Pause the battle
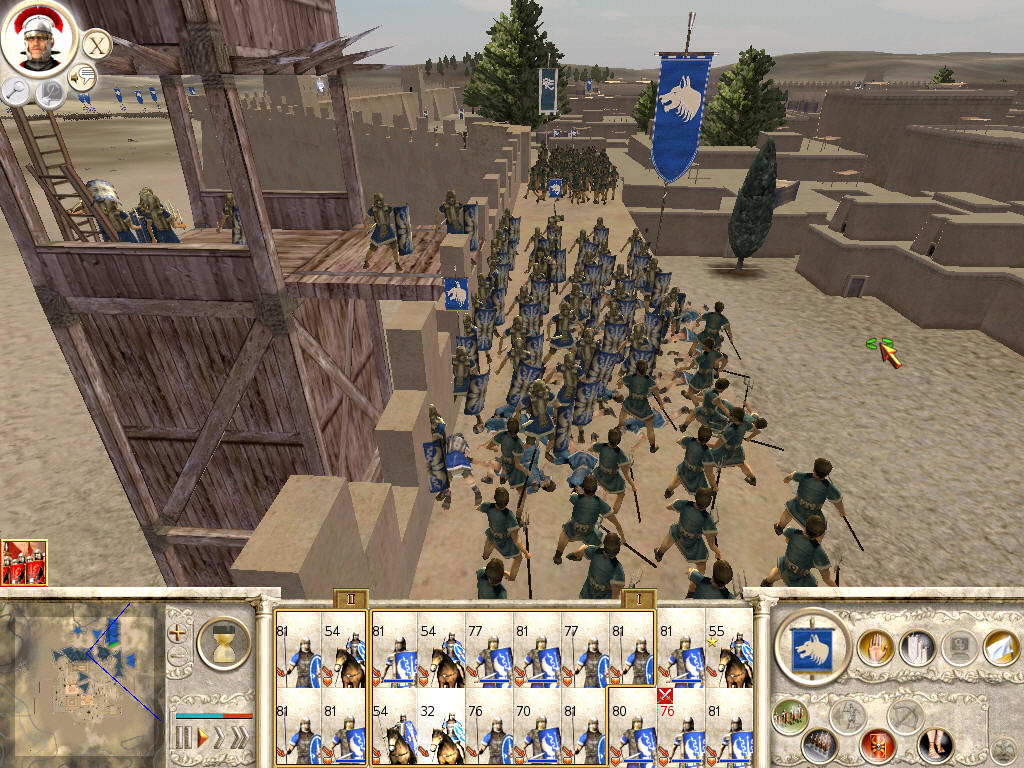The height and width of the screenshot is (768, 1024). pyautogui.click(x=183, y=738)
